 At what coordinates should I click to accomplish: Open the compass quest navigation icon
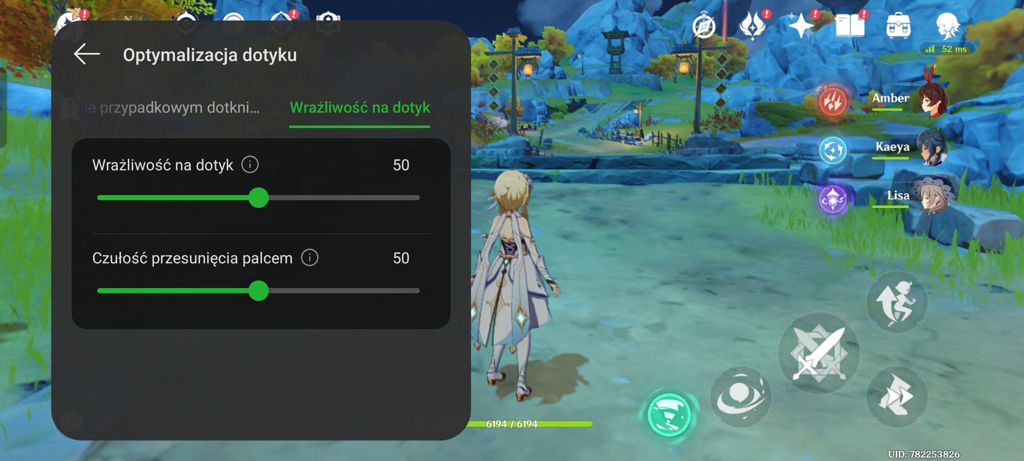(x=708, y=26)
